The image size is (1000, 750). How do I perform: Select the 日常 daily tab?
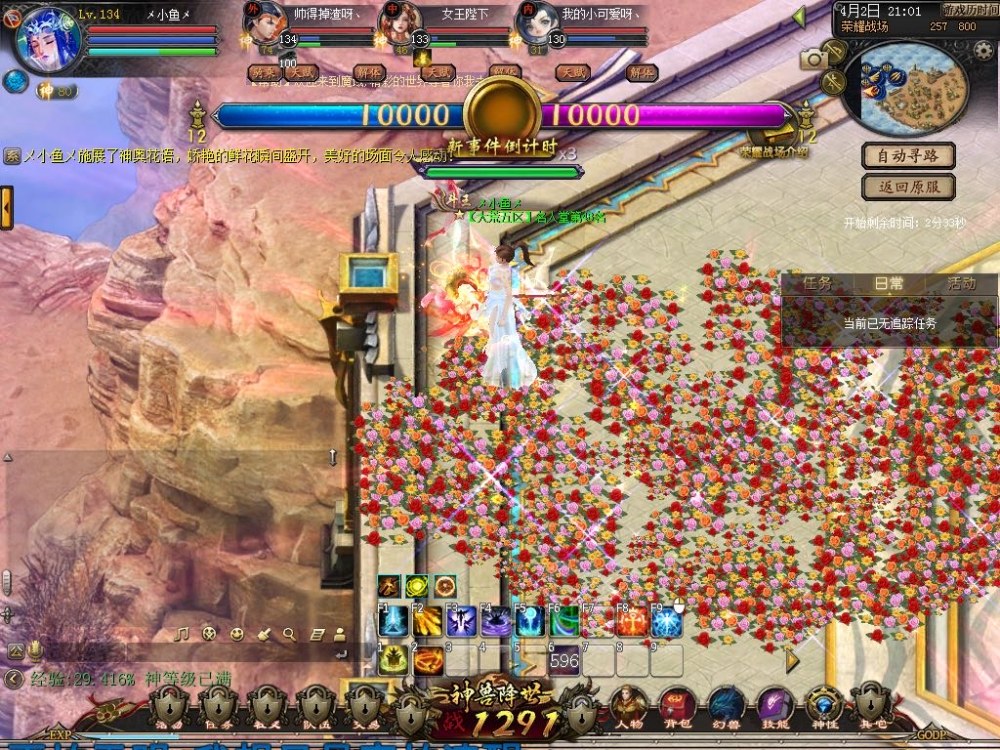click(x=889, y=284)
